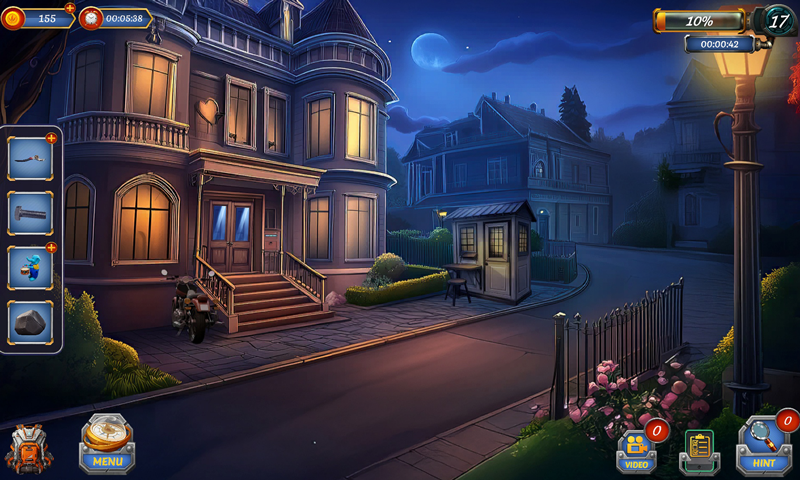
Task: Watch a Video for rewards
Action: 637,450
